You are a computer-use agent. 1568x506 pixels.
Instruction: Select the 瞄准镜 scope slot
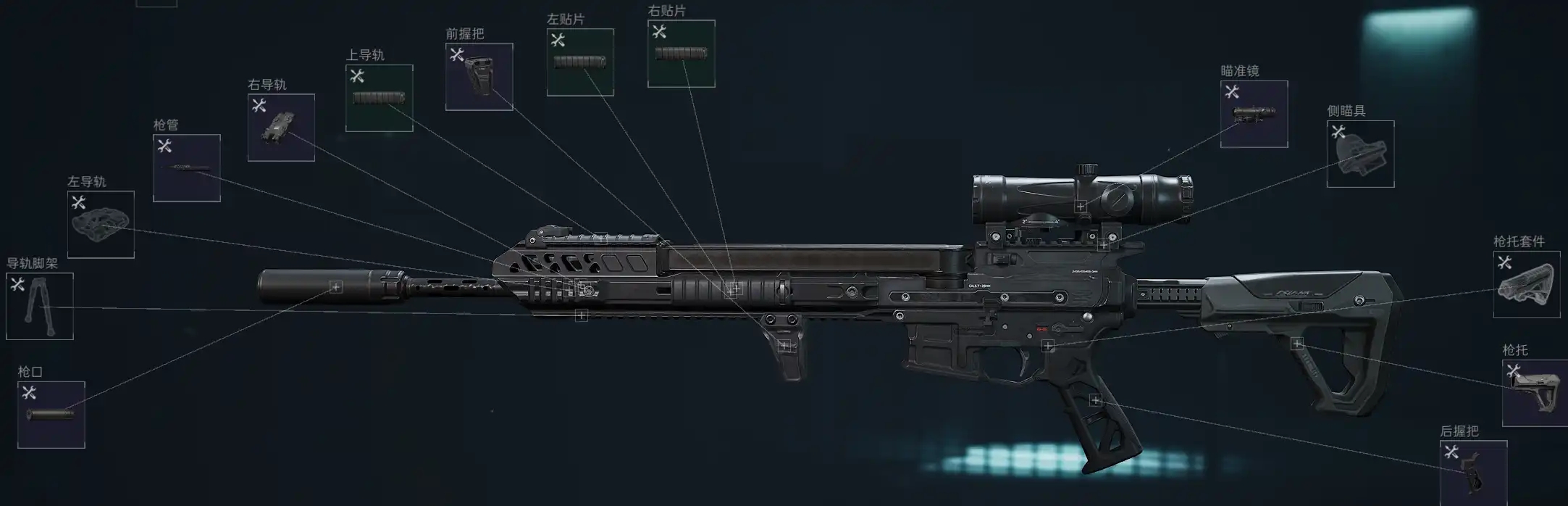(x=1254, y=115)
